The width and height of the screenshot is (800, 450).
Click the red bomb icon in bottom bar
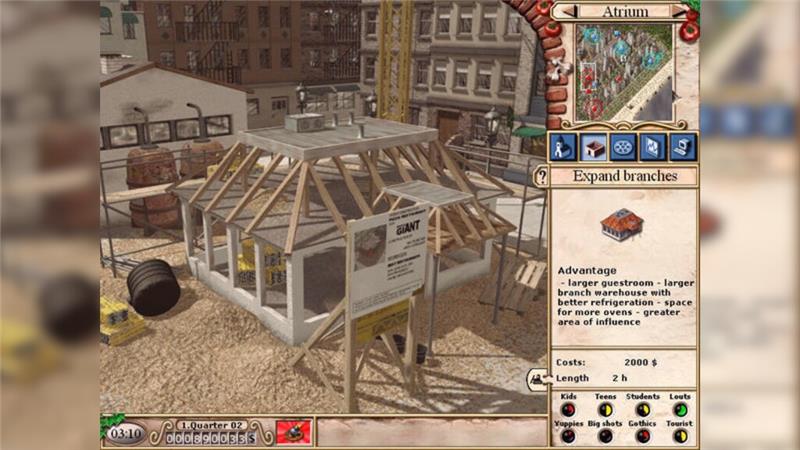click(x=293, y=432)
